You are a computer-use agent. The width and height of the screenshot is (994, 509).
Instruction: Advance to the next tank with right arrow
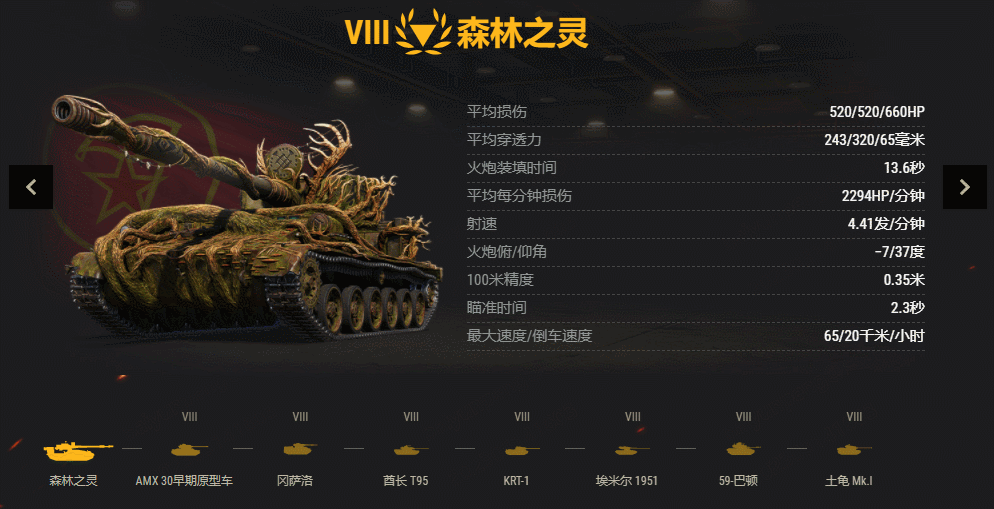964,187
